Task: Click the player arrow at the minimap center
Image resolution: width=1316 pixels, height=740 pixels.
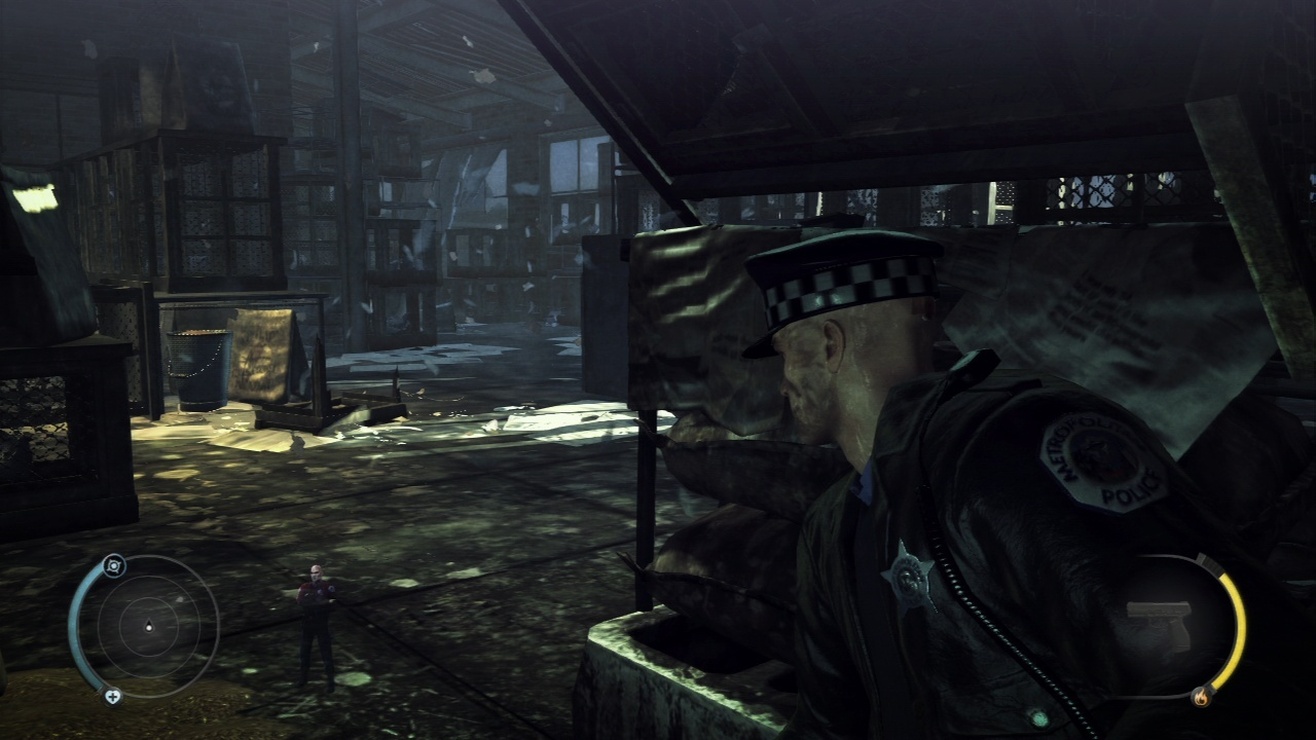Action: (148, 628)
